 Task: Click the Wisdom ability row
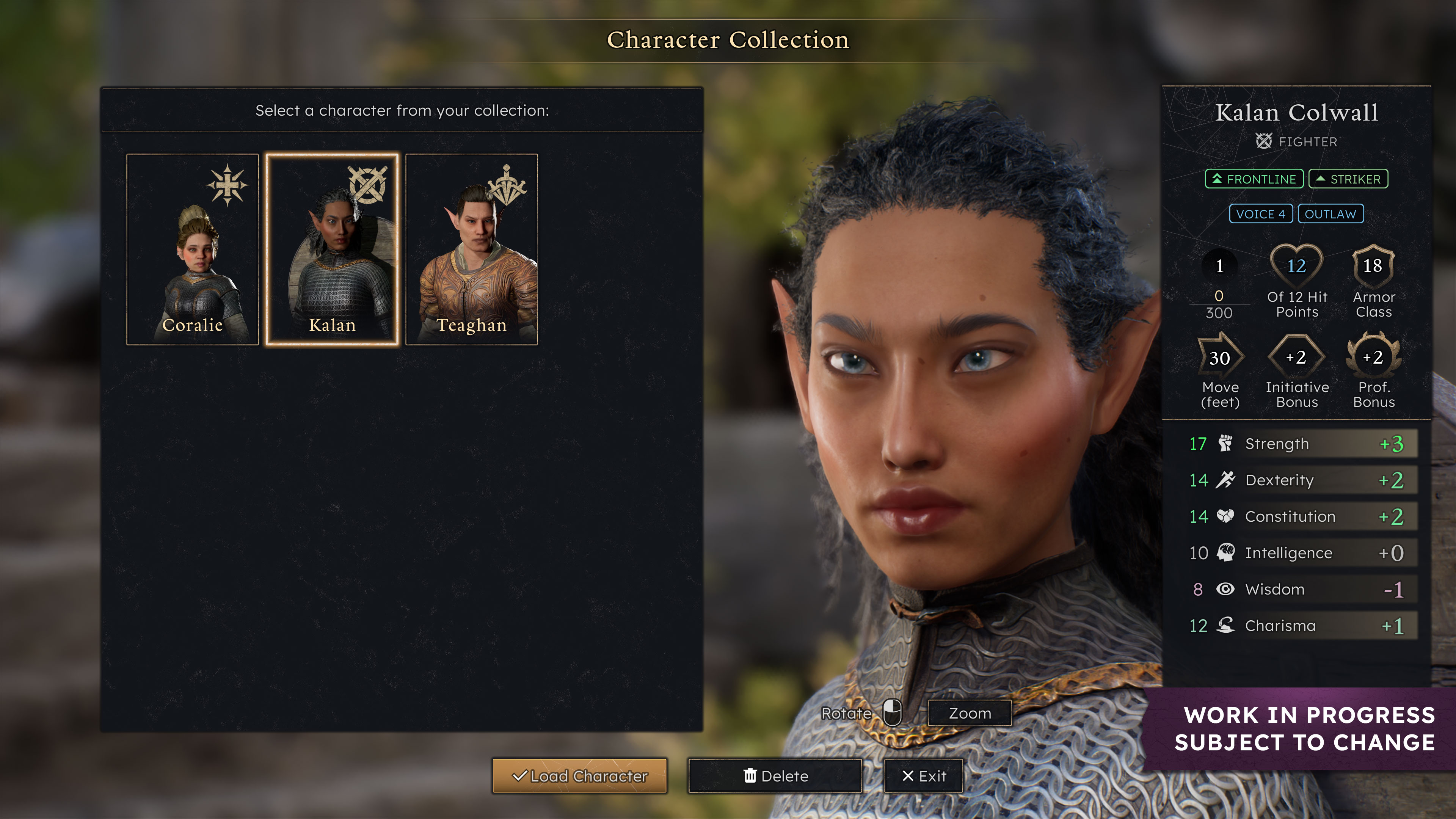[1297, 590]
